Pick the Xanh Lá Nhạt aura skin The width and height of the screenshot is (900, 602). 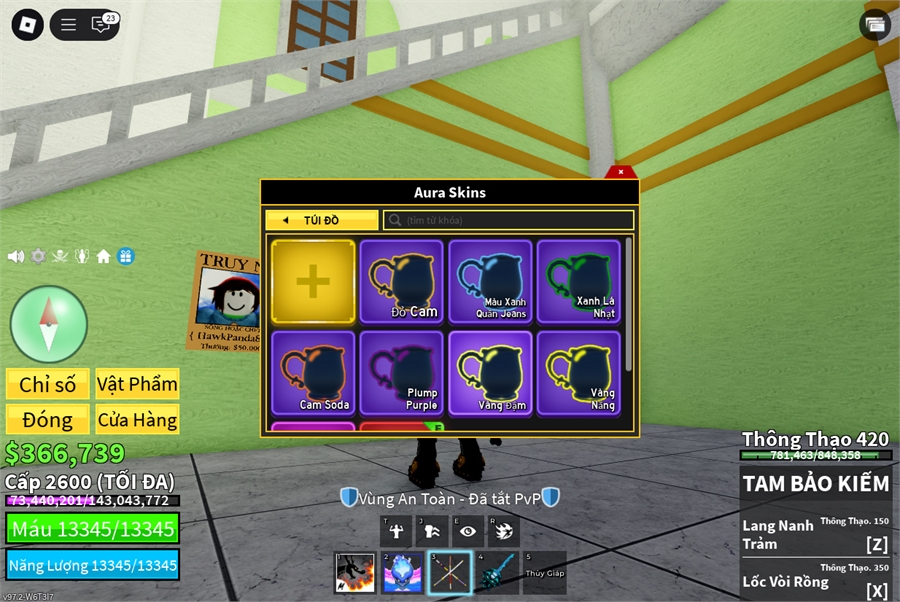point(579,282)
